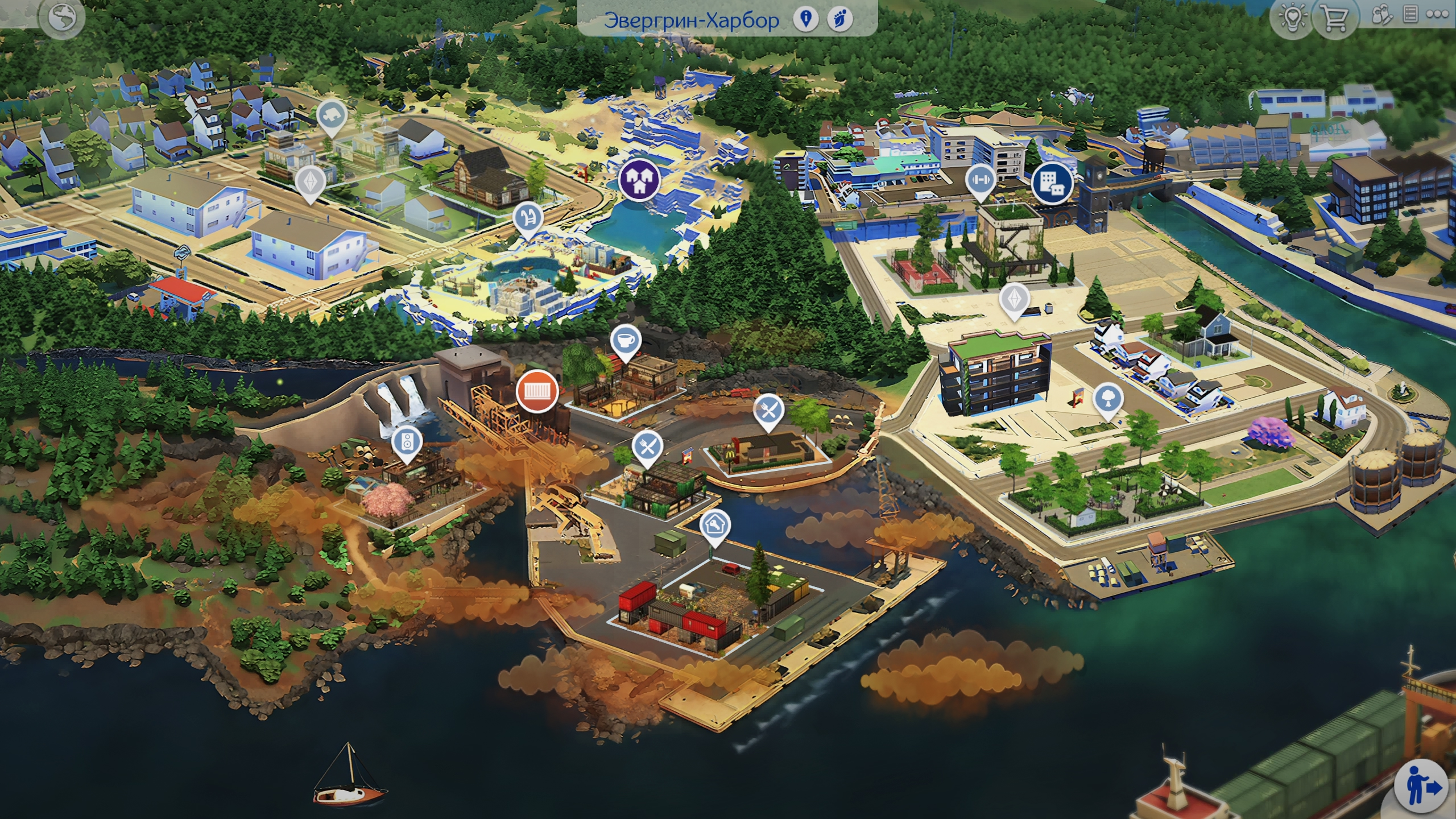
Task: Open the lightbulb heart suggestions button
Action: click(1292, 18)
